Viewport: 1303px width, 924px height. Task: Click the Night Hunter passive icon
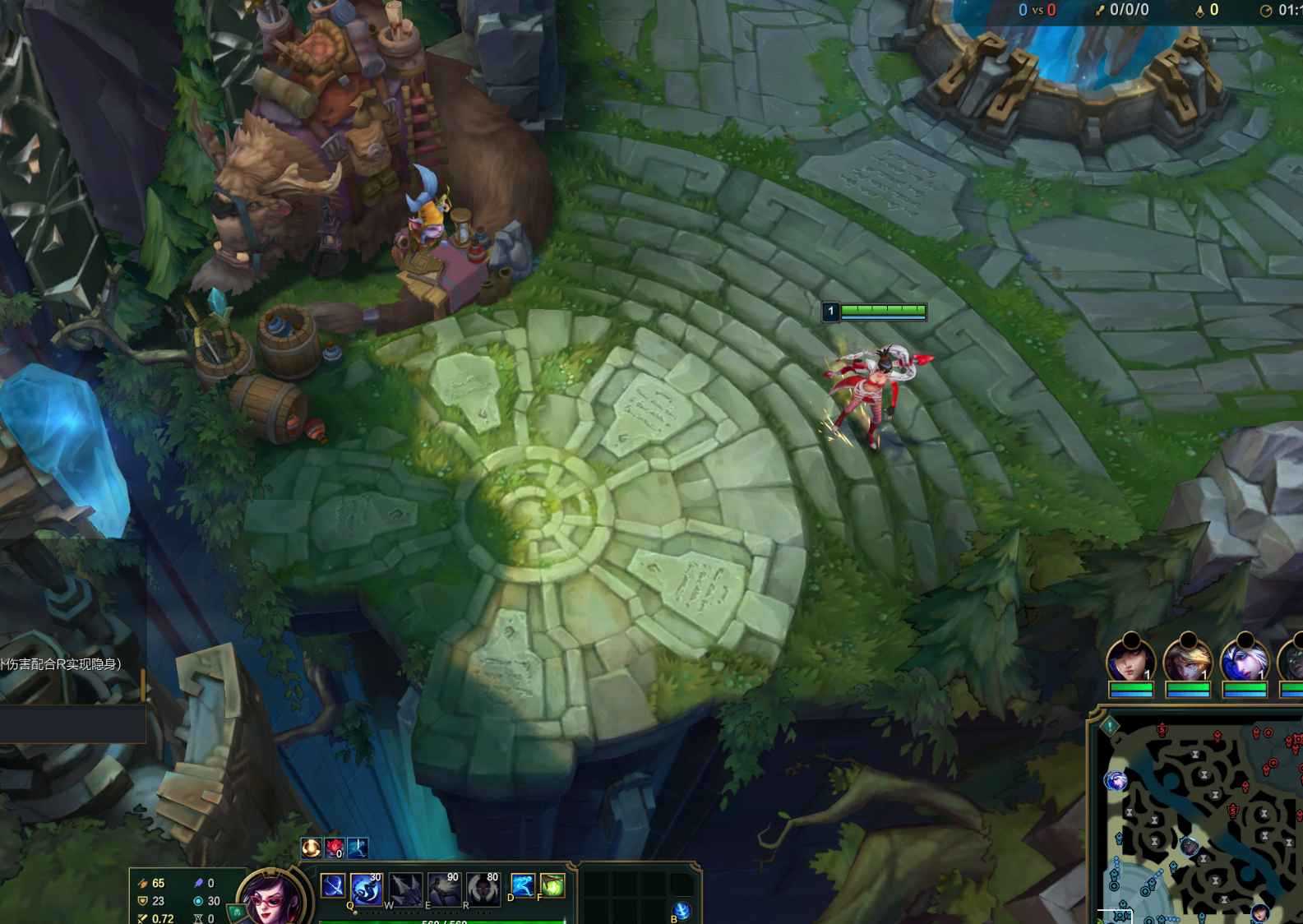[333, 886]
